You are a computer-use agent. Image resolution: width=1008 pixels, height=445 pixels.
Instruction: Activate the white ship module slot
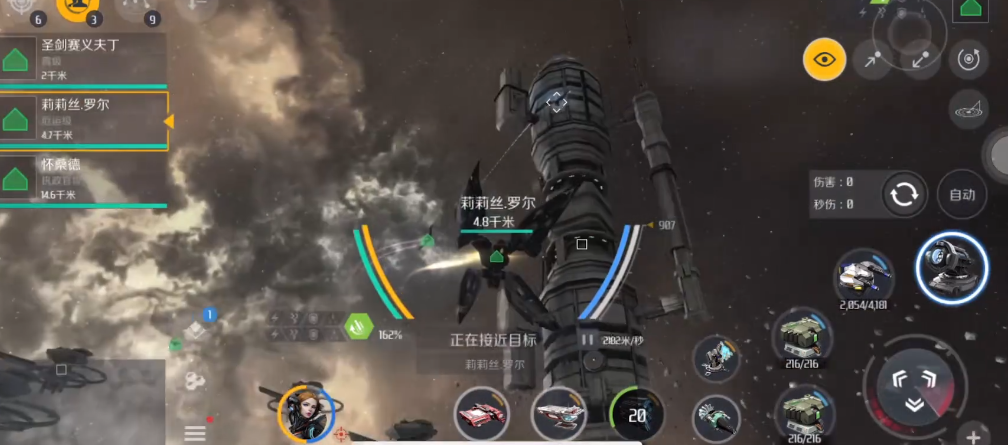559,415
